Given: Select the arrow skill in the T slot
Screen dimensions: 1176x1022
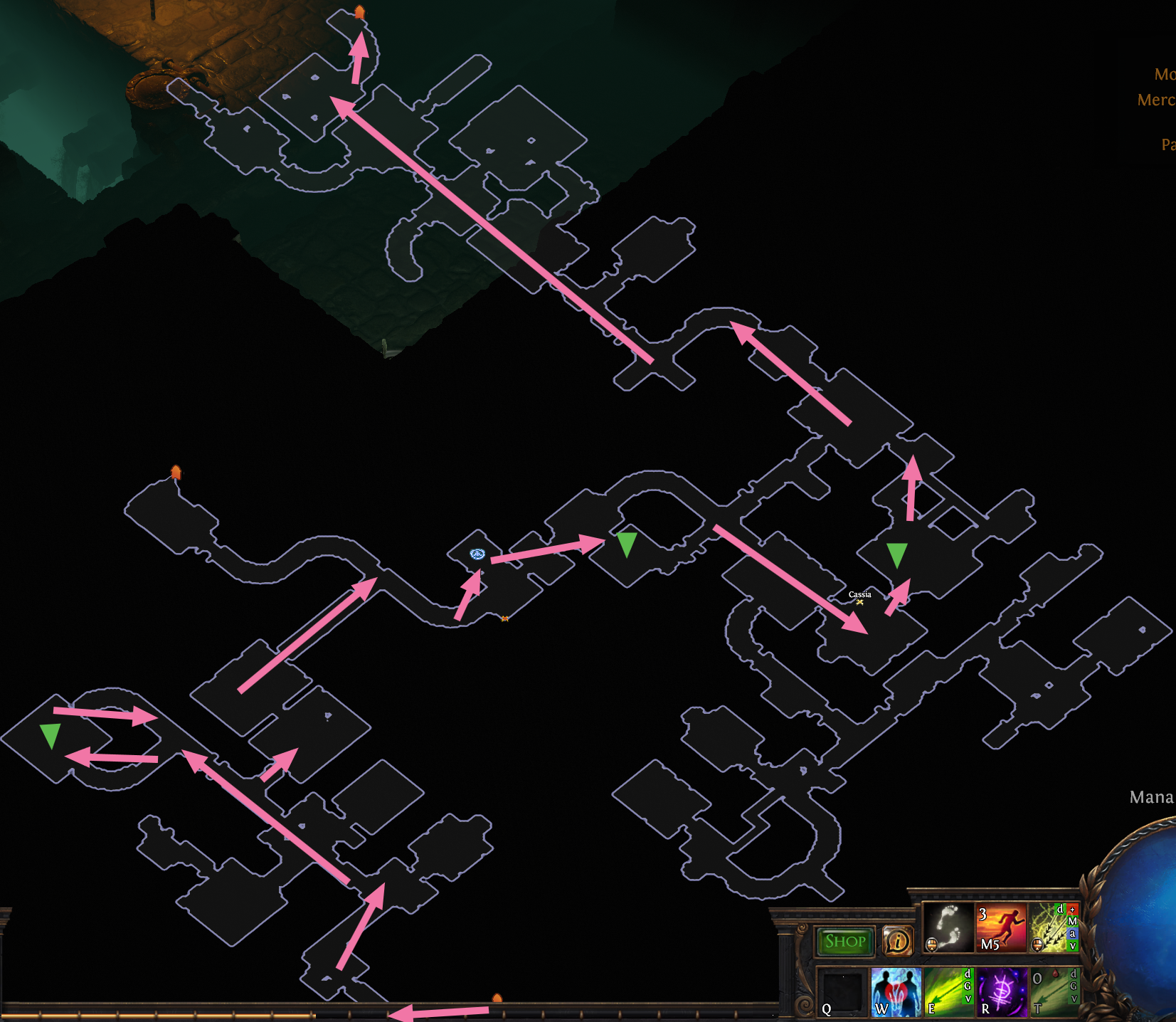Looking at the screenshot, I should 1051,991.
